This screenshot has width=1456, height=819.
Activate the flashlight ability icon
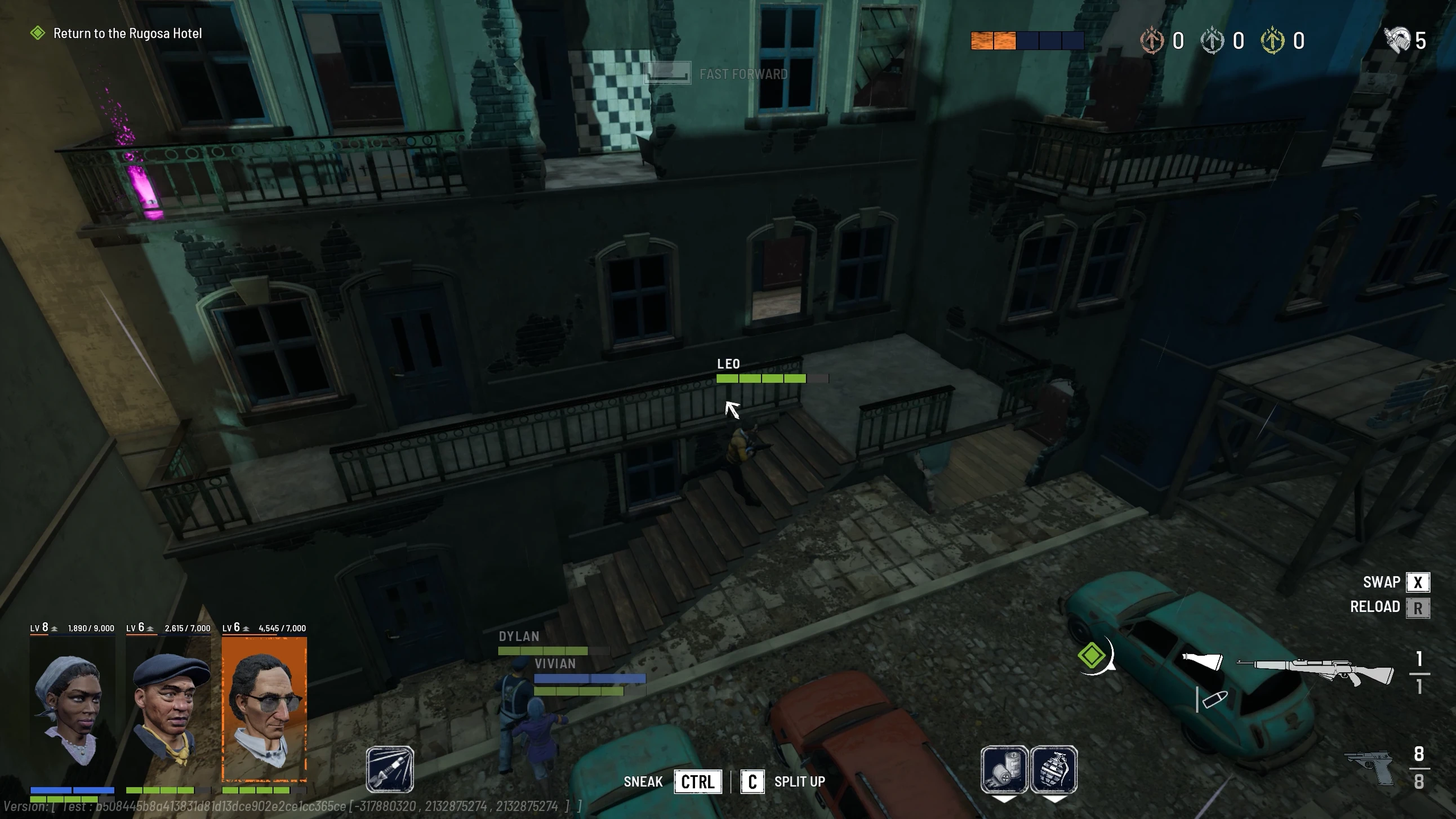(x=389, y=769)
